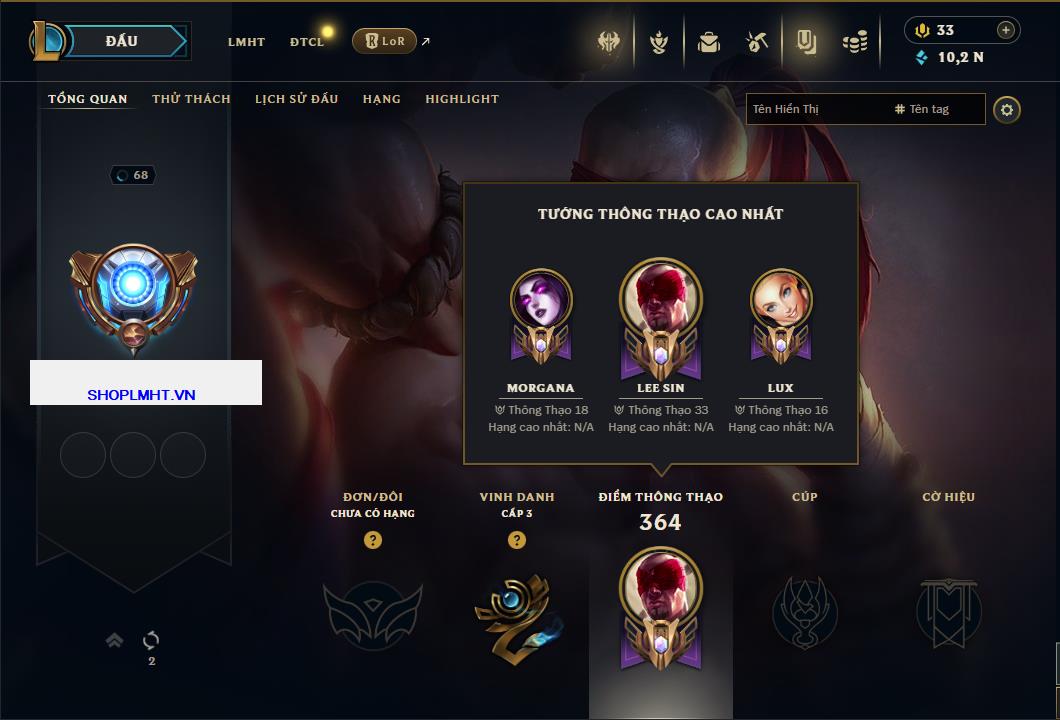Viewport: 1060px width, 720px height.
Task: Select the CỜ HIỆU banner emblem
Action: [x=948, y=611]
